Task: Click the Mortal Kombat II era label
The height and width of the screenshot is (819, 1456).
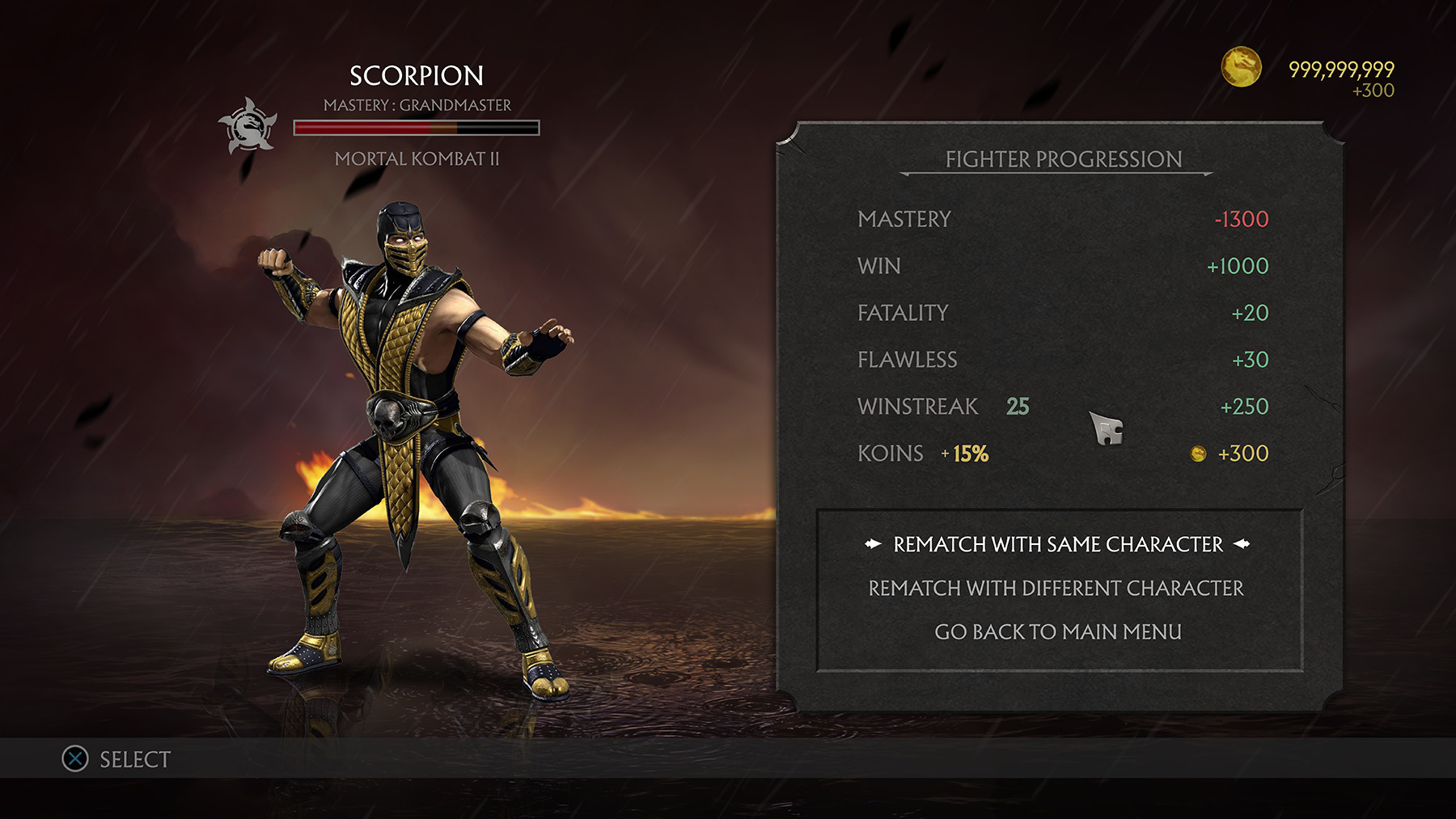Action: tap(417, 158)
